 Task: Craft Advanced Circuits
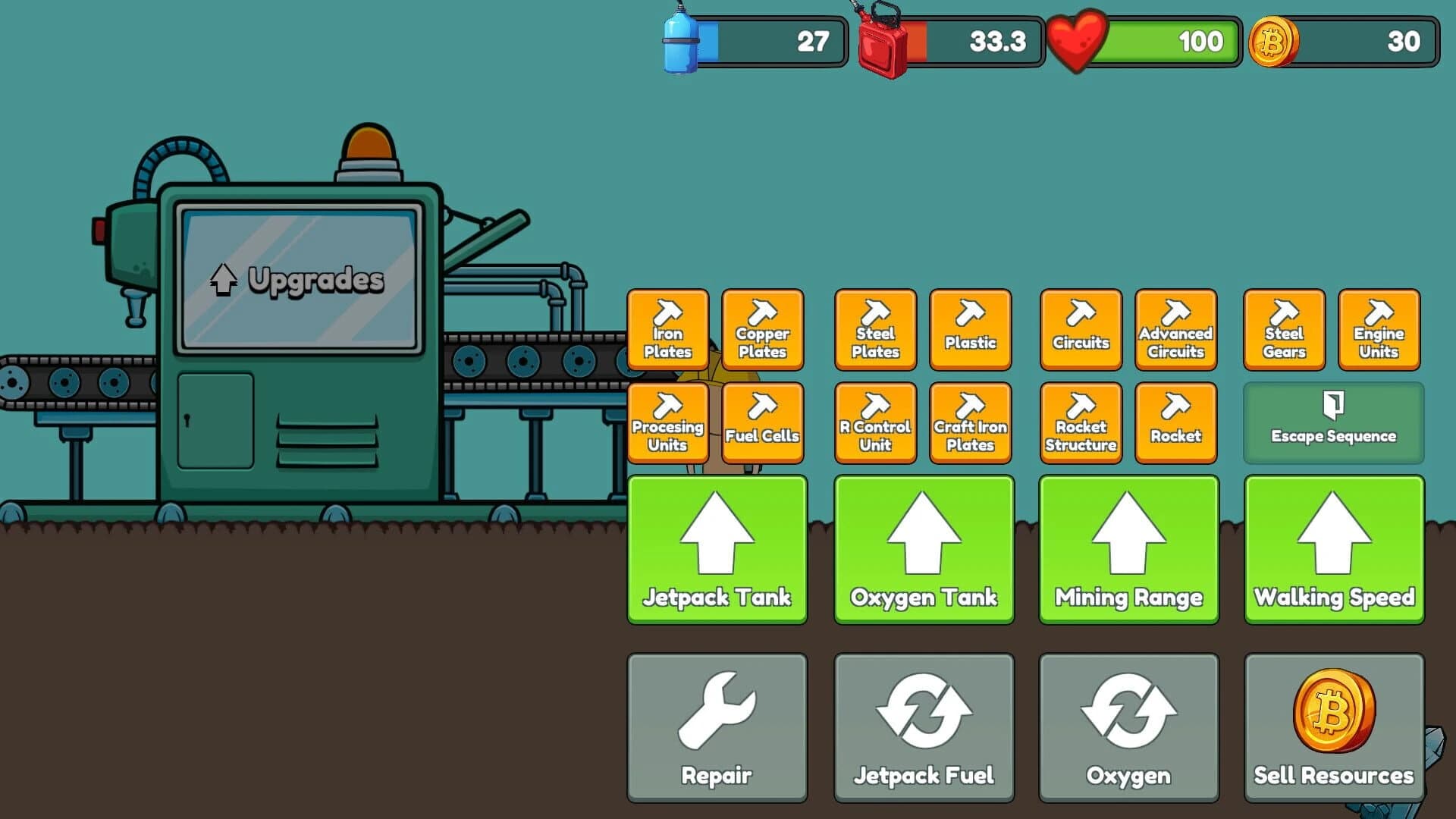[x=1175, y=330]
